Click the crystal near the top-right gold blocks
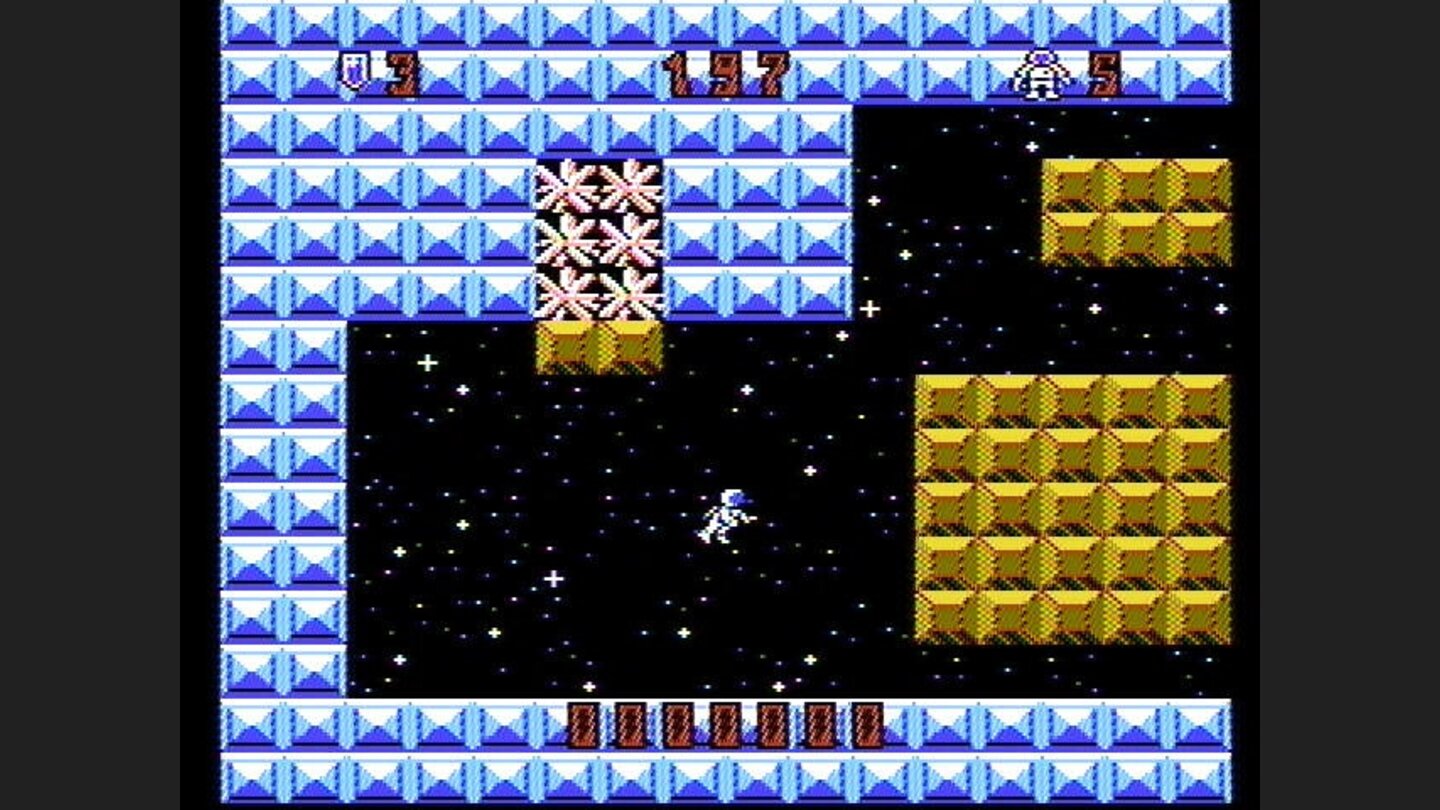 point(1030,145)
